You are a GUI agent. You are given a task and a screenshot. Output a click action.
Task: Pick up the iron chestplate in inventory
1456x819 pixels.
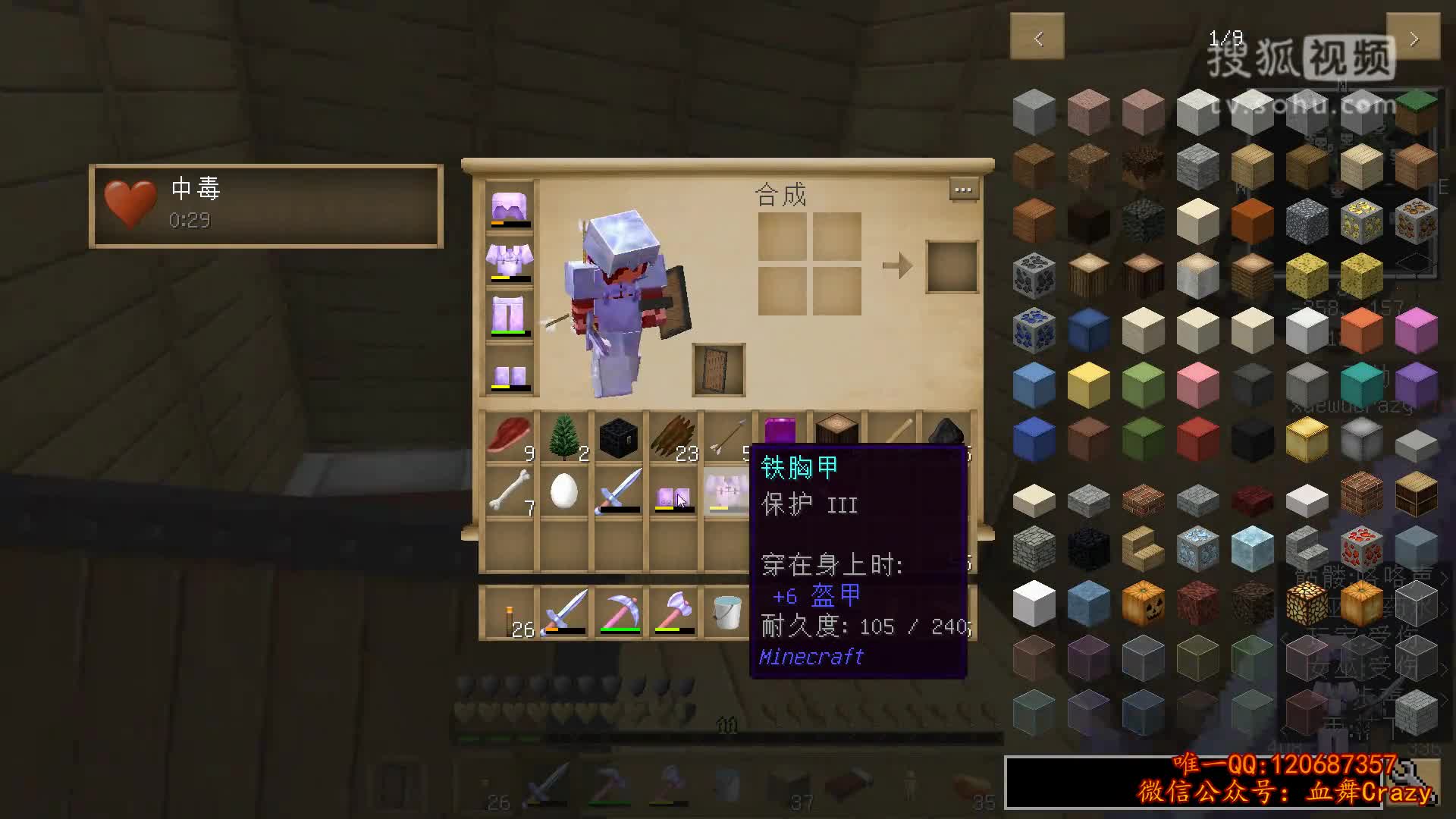[726, 493]
